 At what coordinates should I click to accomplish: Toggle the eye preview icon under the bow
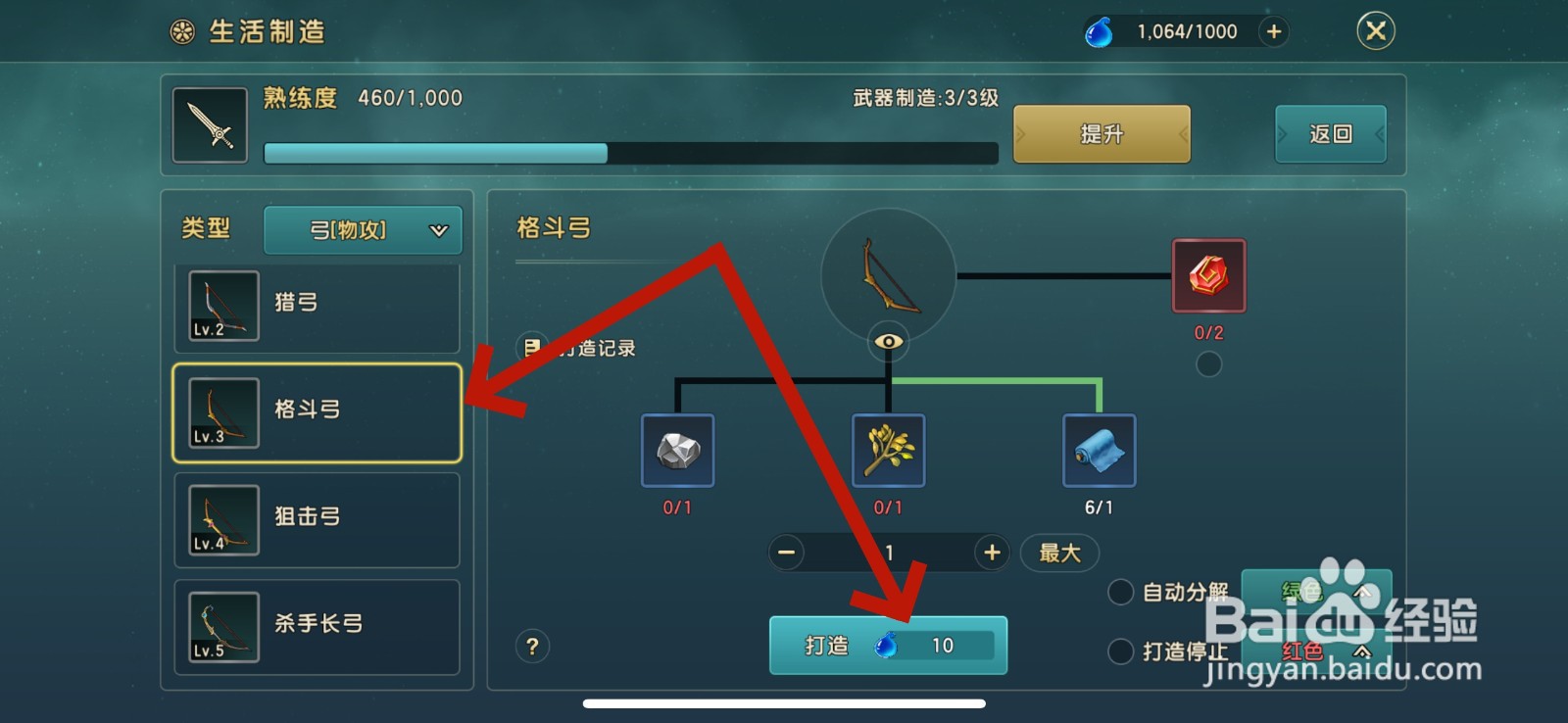tap(887, 341)
